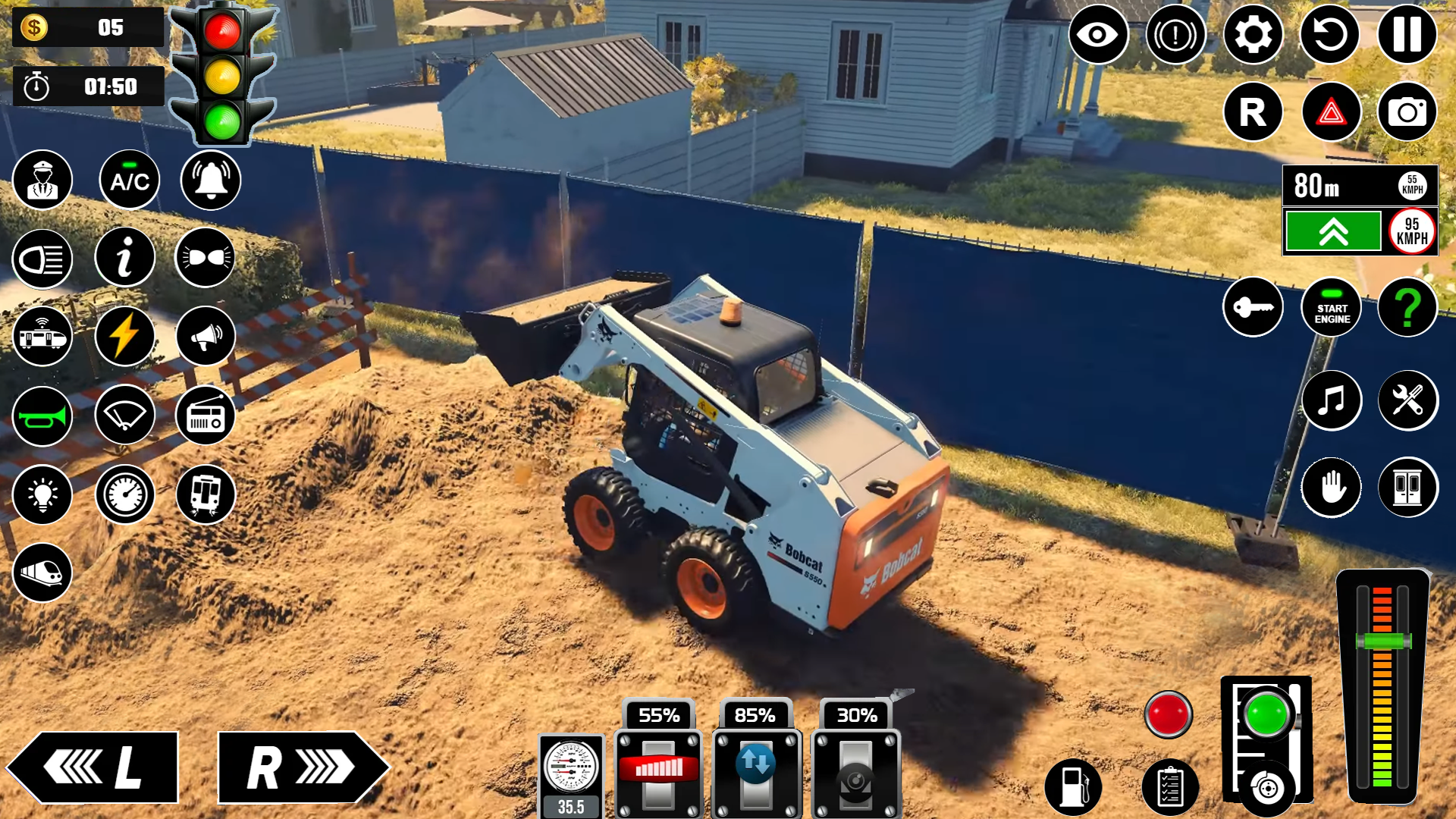Open the pause menu
Screen dimensions: 1456x819
tap(1407, 36)
